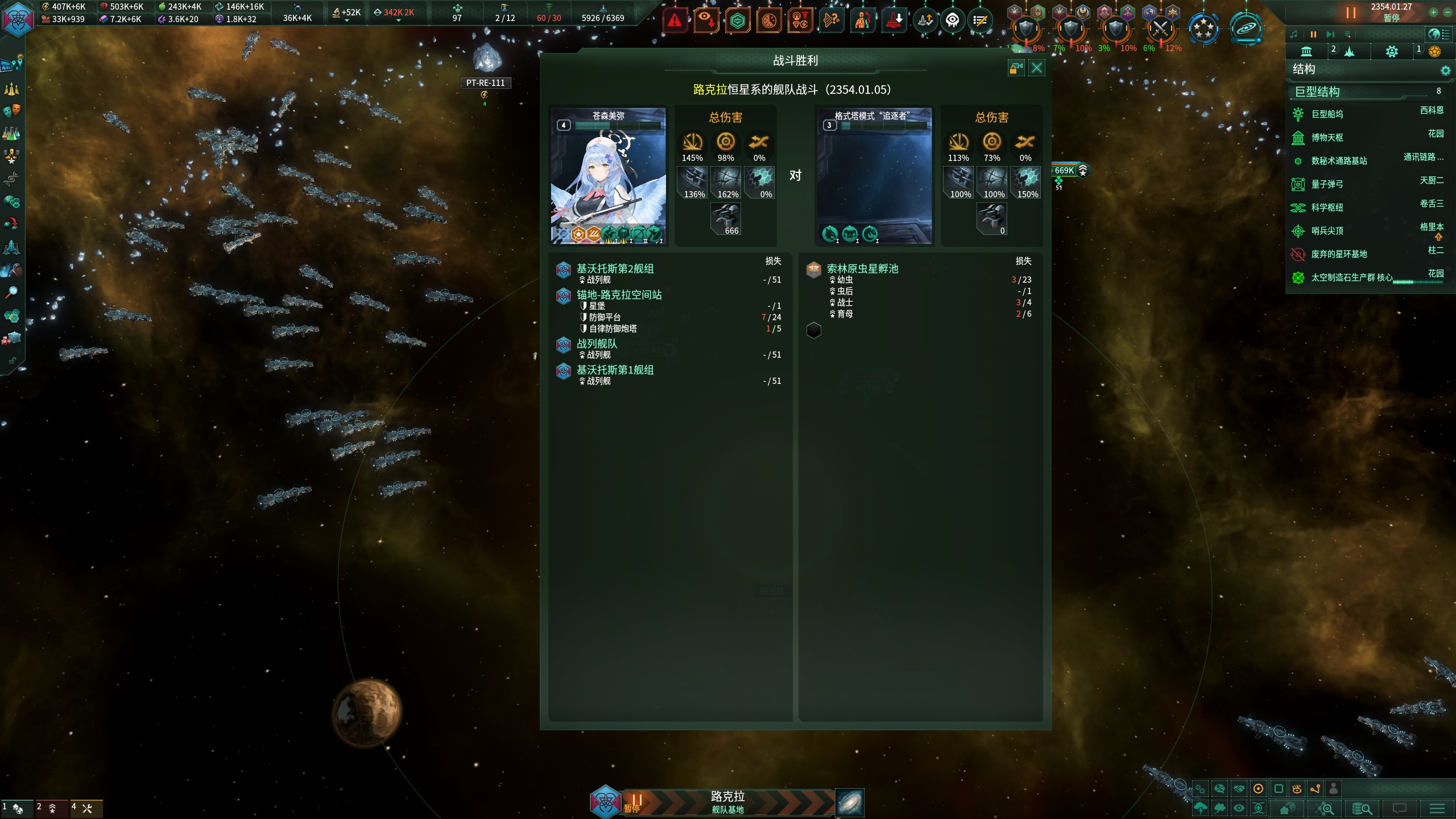Switch to galaxy map view button

(x=850, y=803)
